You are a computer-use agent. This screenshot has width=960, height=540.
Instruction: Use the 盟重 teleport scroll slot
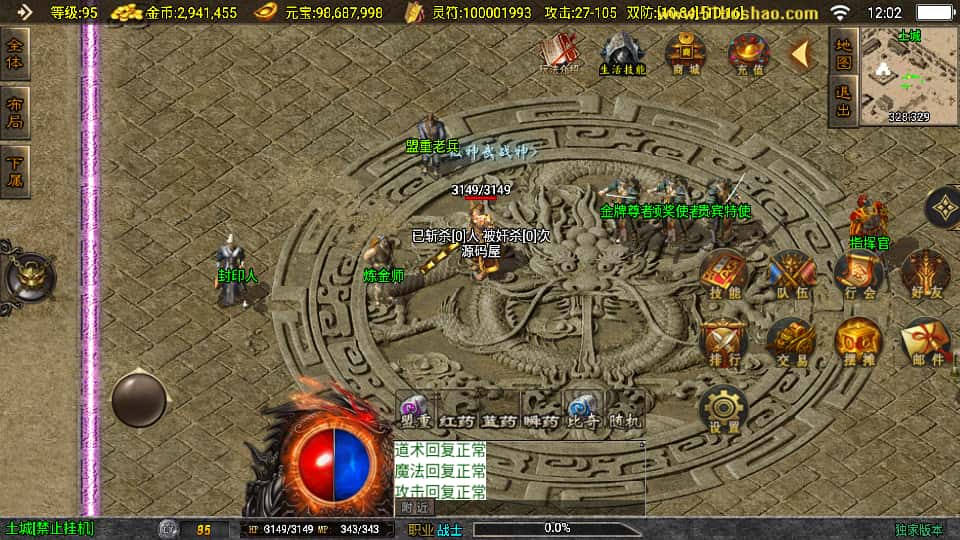coord(416,411)
